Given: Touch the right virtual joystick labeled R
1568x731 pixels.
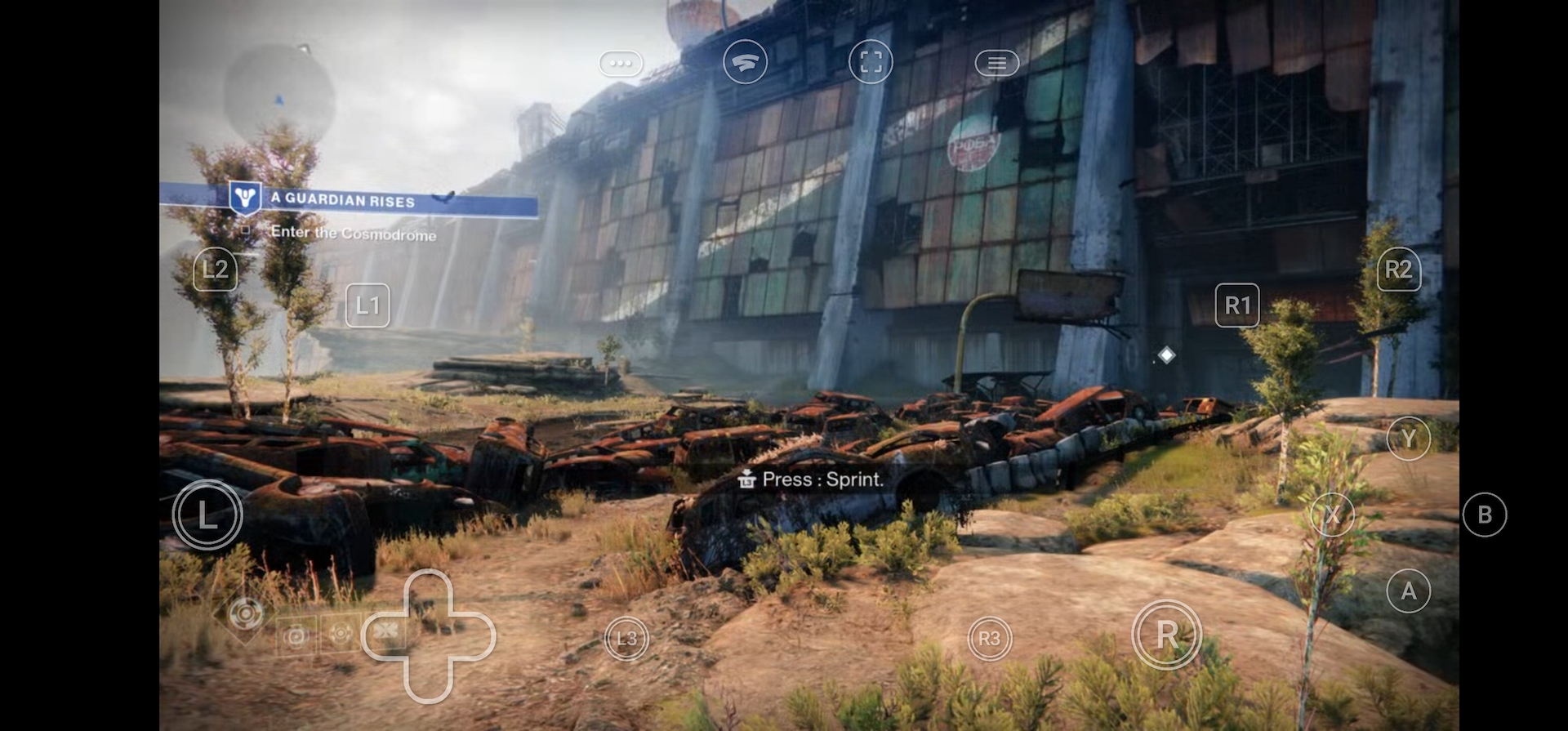Looking at the screenshot, I should coord(1166,634).
